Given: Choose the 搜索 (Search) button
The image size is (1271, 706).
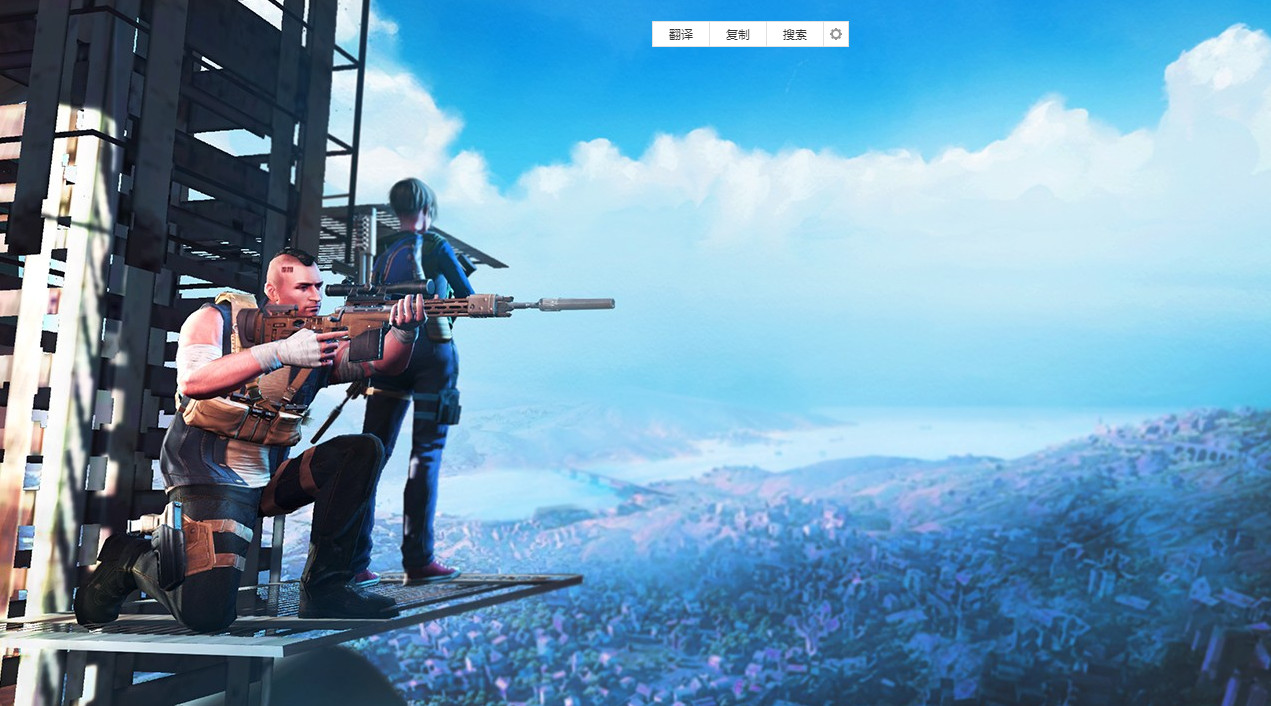Looking at the screenshot, I should (795, 34).
